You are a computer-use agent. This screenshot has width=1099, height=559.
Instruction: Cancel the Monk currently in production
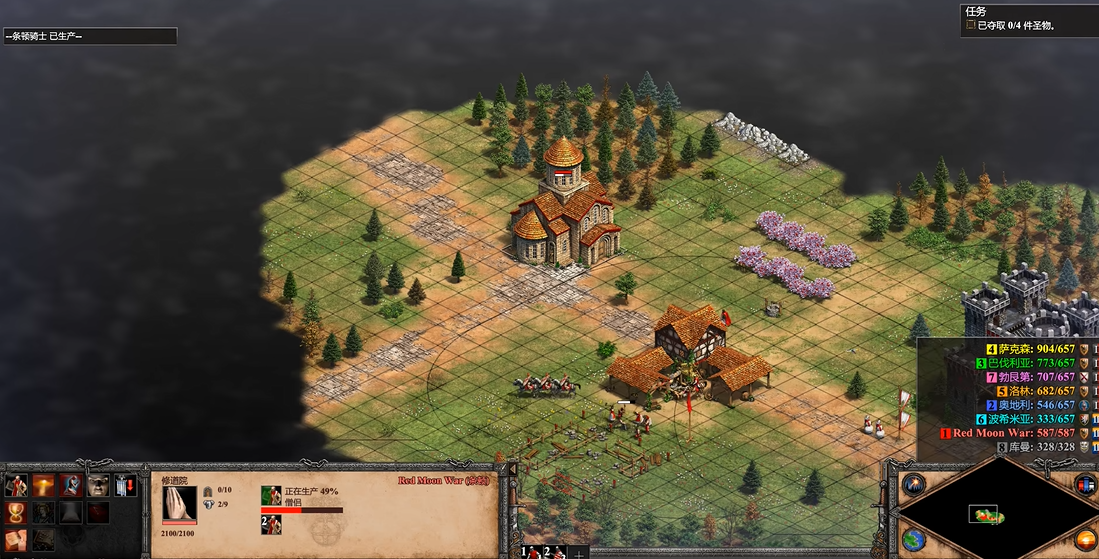point(271,497)
